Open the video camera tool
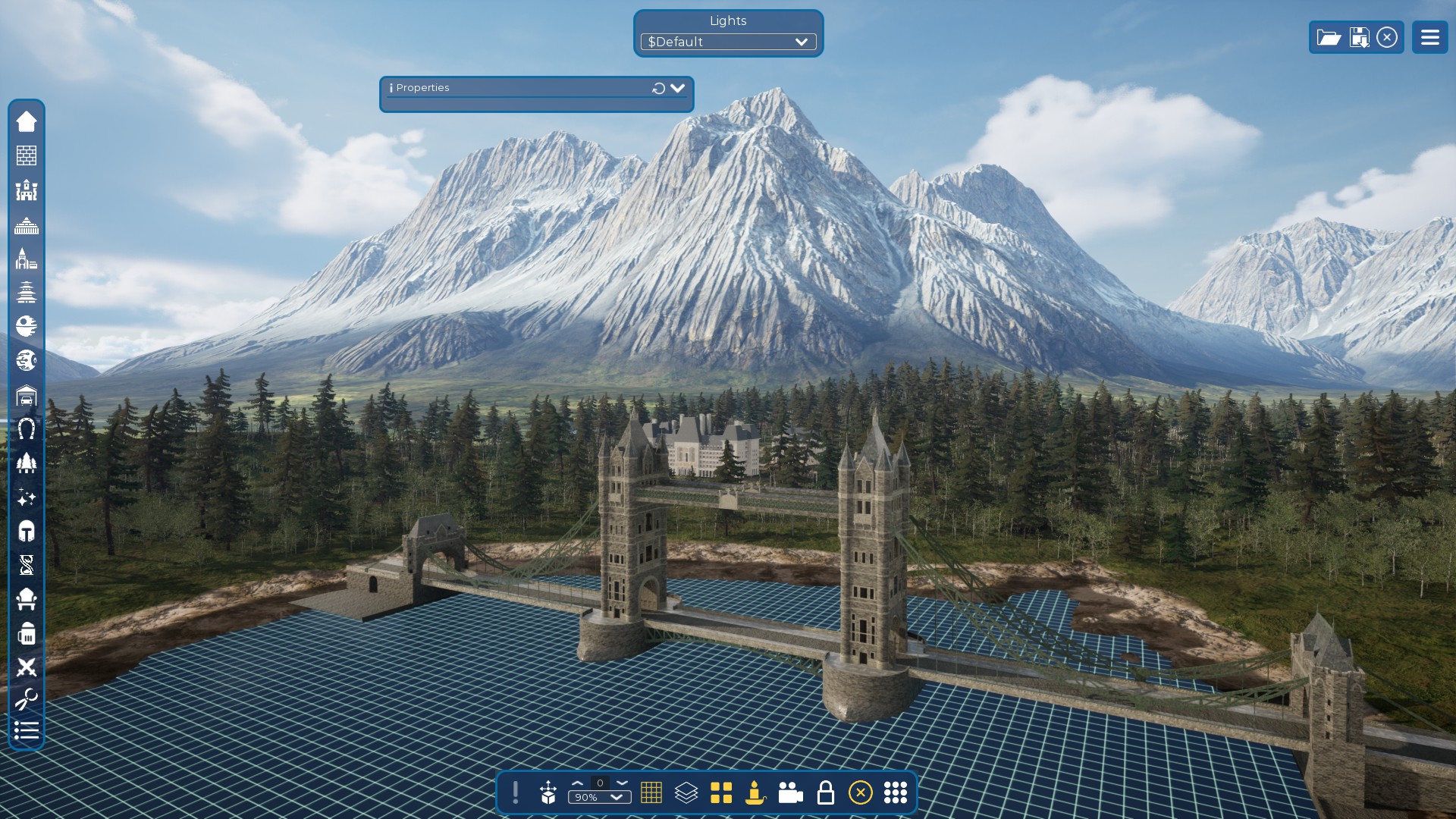The image size is (1456, 819). pyautogui.click(x=790, y=792)
